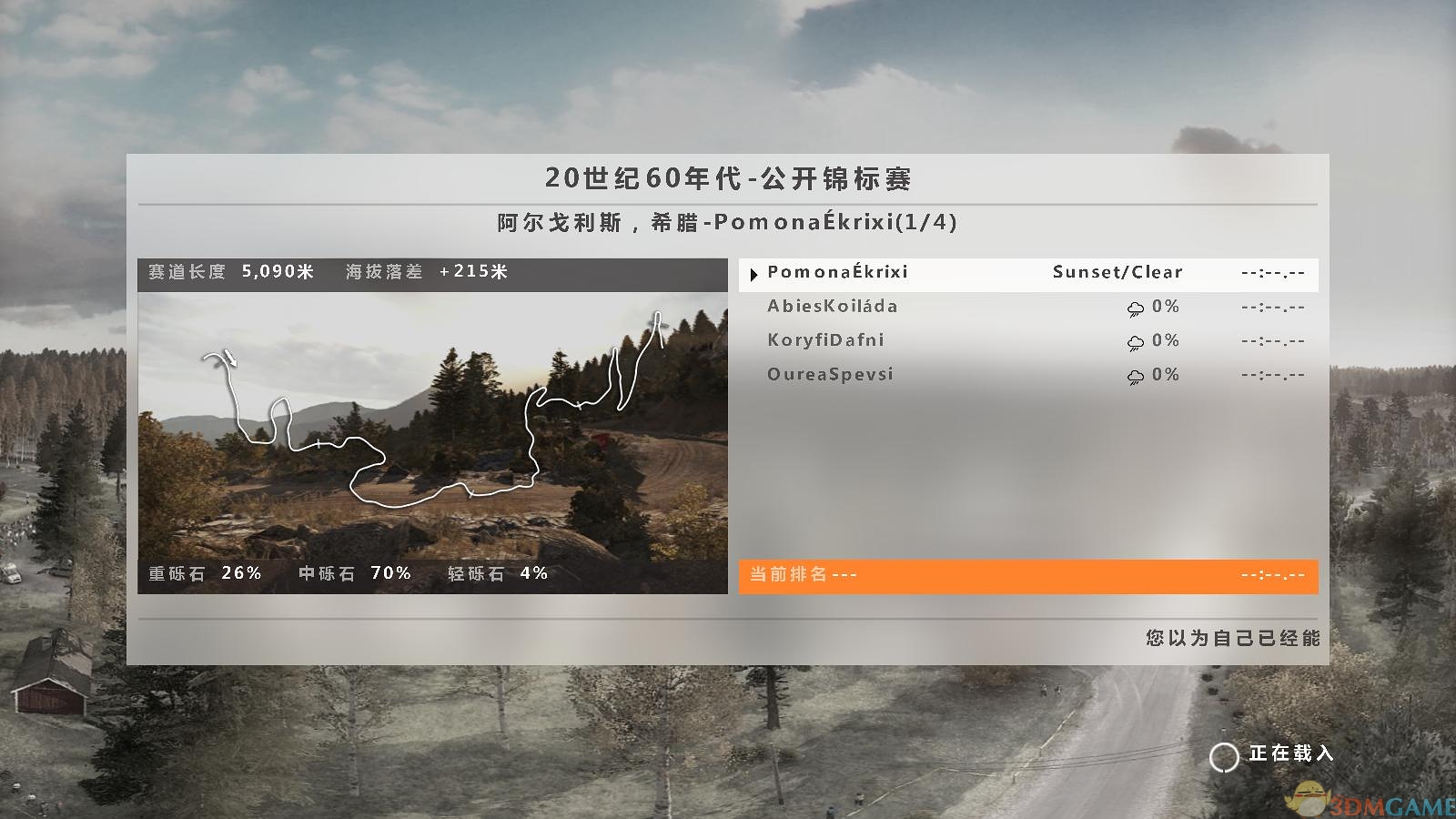Select the AbiesKoiláda stage entry
The height and width of the screenshot is (819, 1456).
[833, 308]
